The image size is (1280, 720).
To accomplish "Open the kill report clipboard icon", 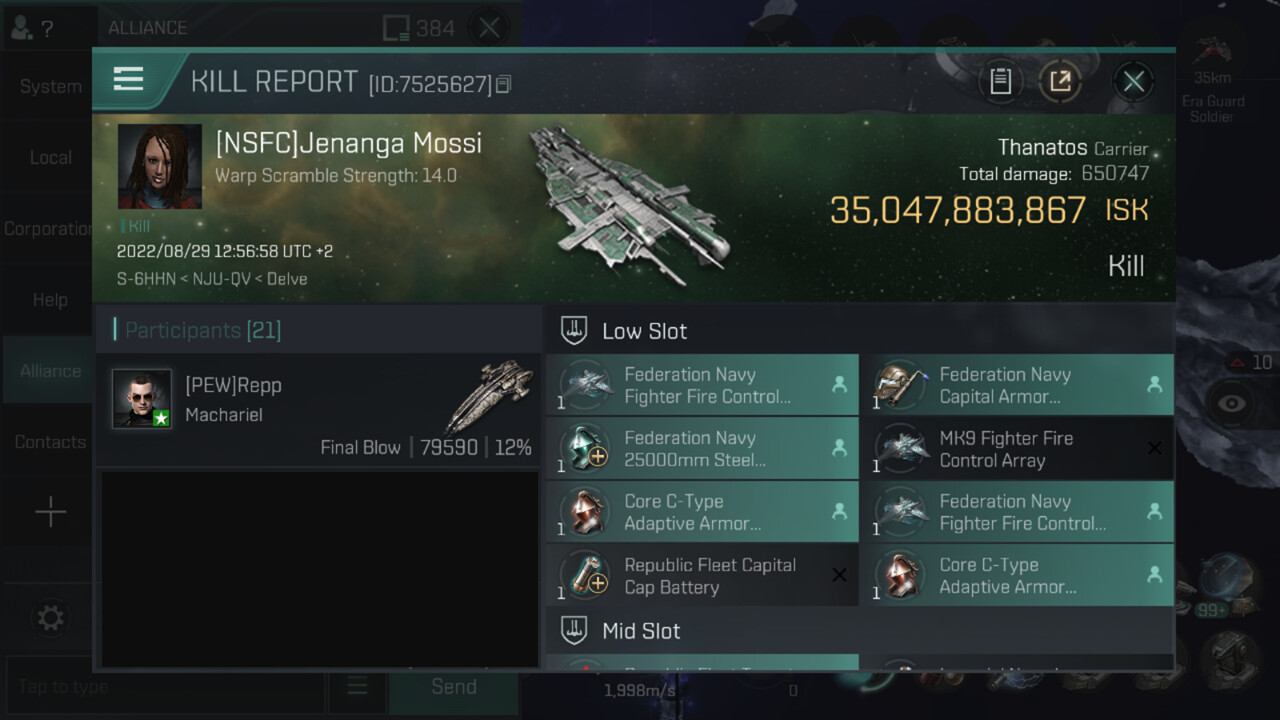I will point(1001,82).
